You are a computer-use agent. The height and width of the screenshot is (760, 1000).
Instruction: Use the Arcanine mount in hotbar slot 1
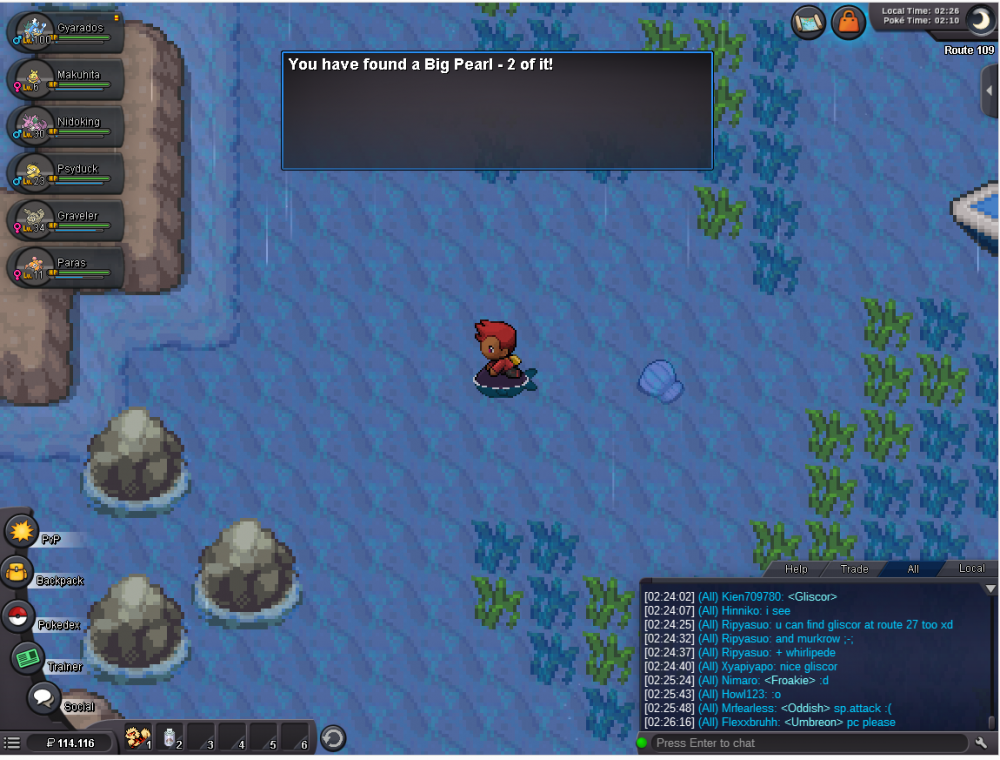coord(138,739)
